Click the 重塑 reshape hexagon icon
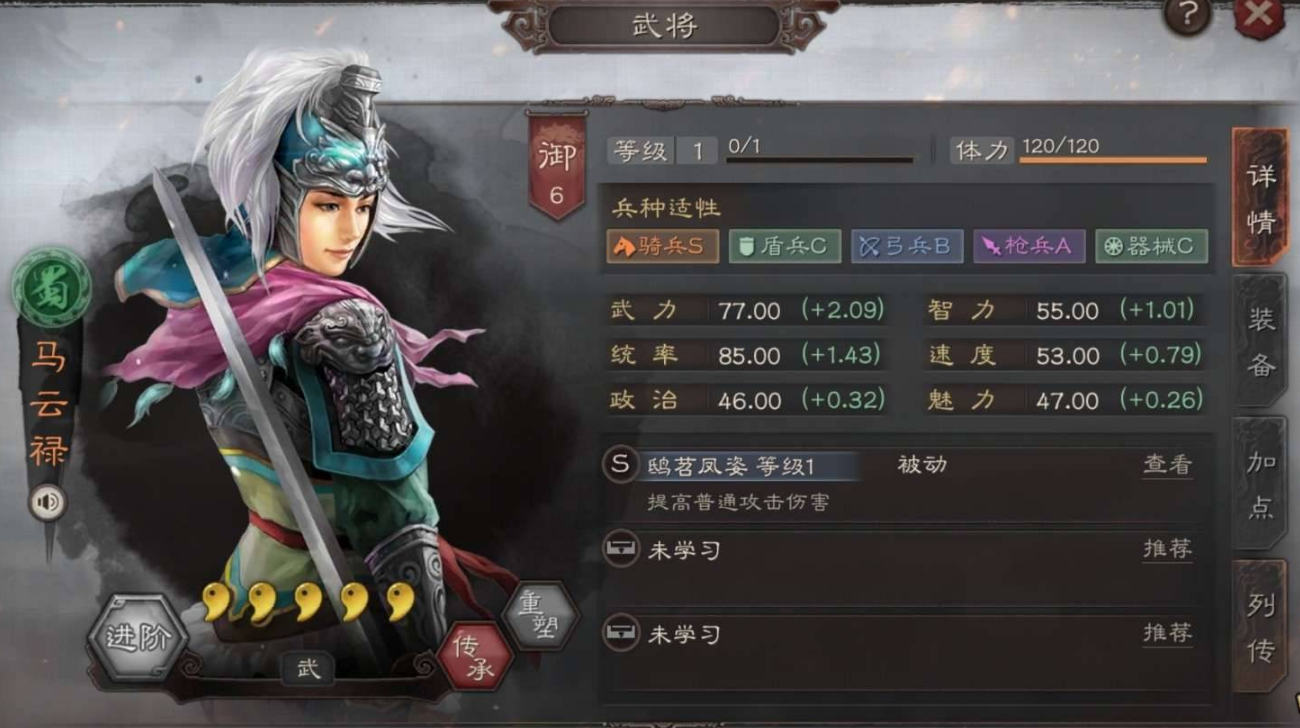The width and height of the screenshot is (1300, 728). (x=538, y=617)
